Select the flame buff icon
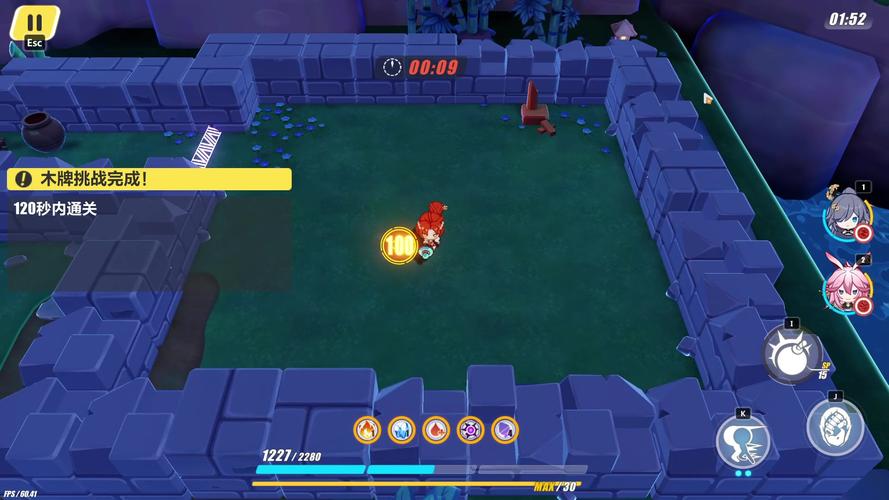Image resolution: width=889 pixels, height=500 pixels. [367, 430]
